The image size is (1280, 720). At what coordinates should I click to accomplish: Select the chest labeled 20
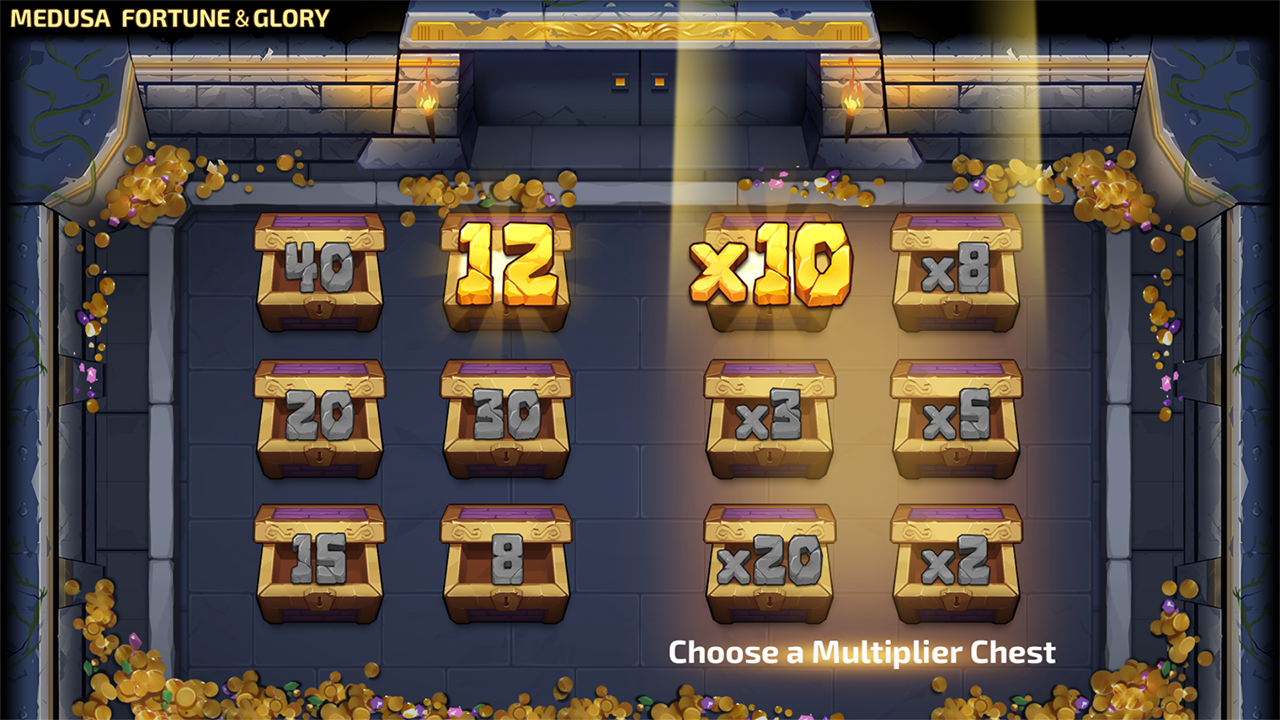(x=319, y=418)
